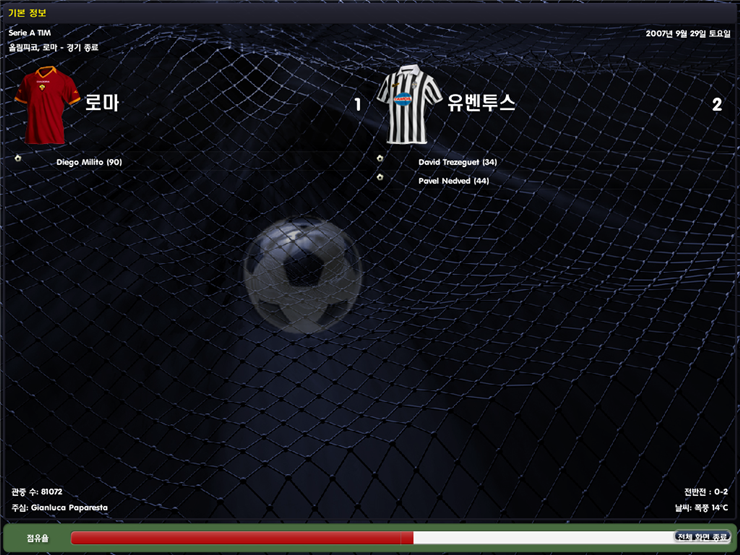Click the Serie A TIM competition name

29,33
